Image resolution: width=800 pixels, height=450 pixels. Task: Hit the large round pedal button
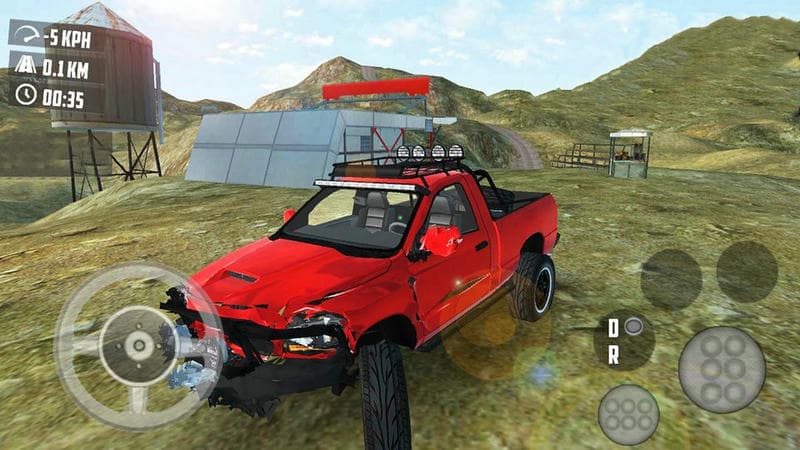[721, 369]
